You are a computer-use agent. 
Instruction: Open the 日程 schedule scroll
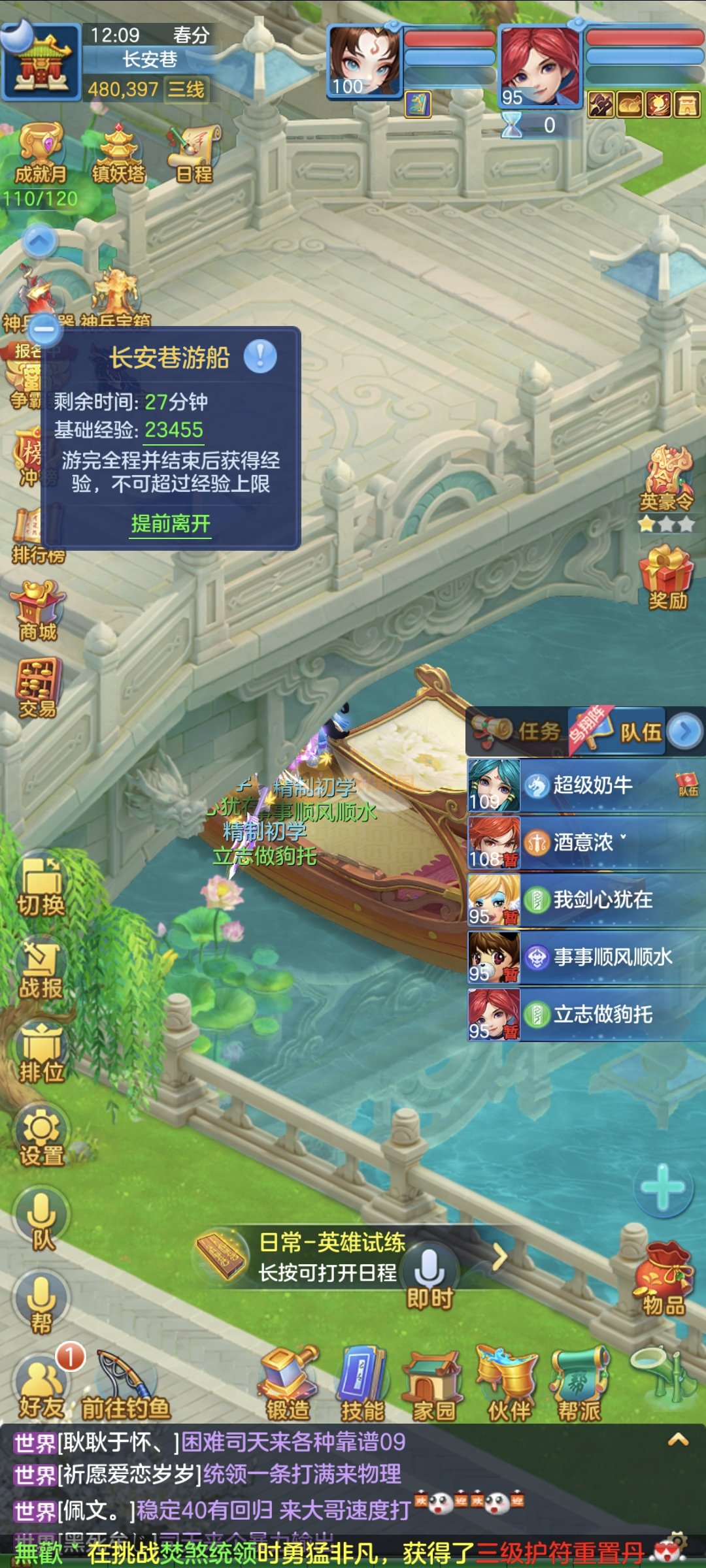click(x=194, y=153)
